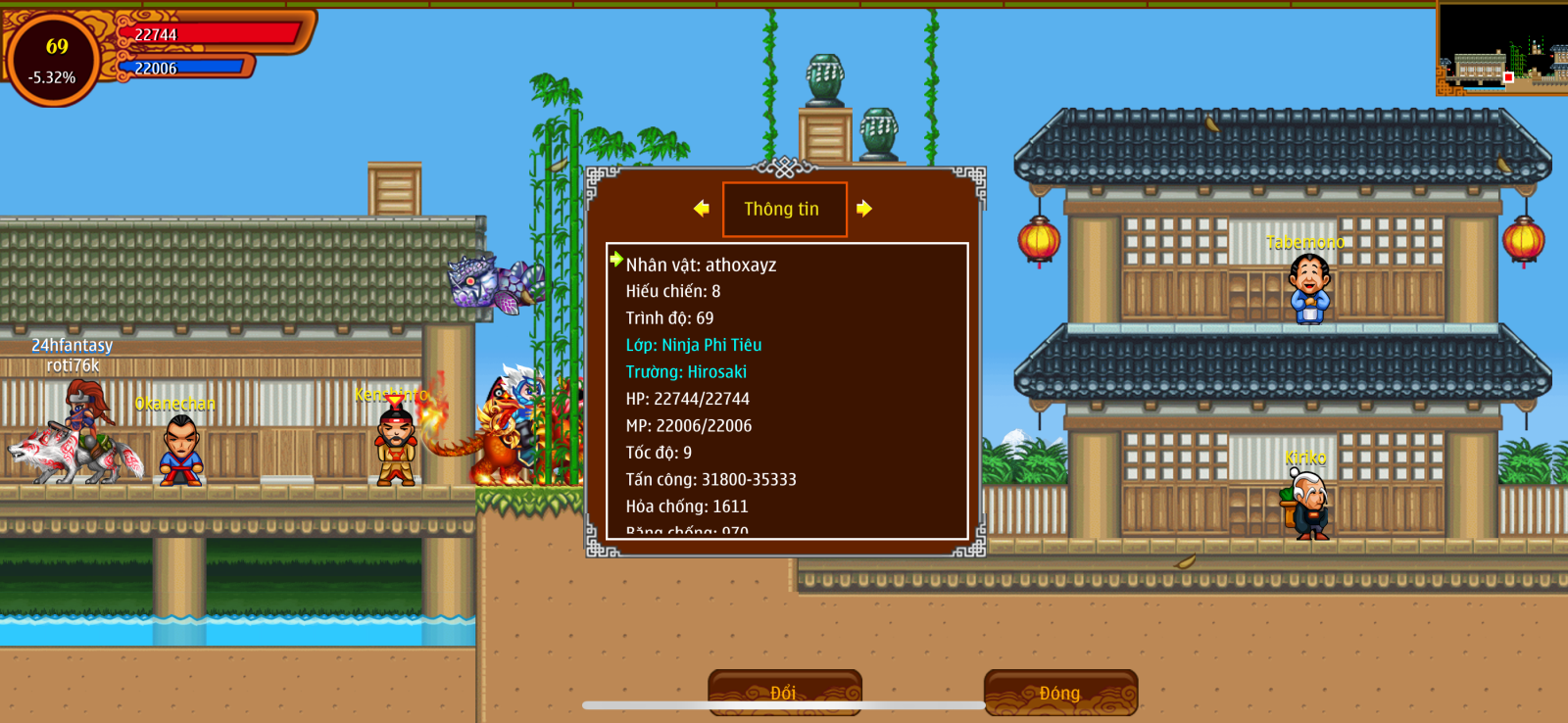Screen dimensions: 1568x723
Task: Select the Nhân vật: athoxayz row
Action: [x=701, y=265]
